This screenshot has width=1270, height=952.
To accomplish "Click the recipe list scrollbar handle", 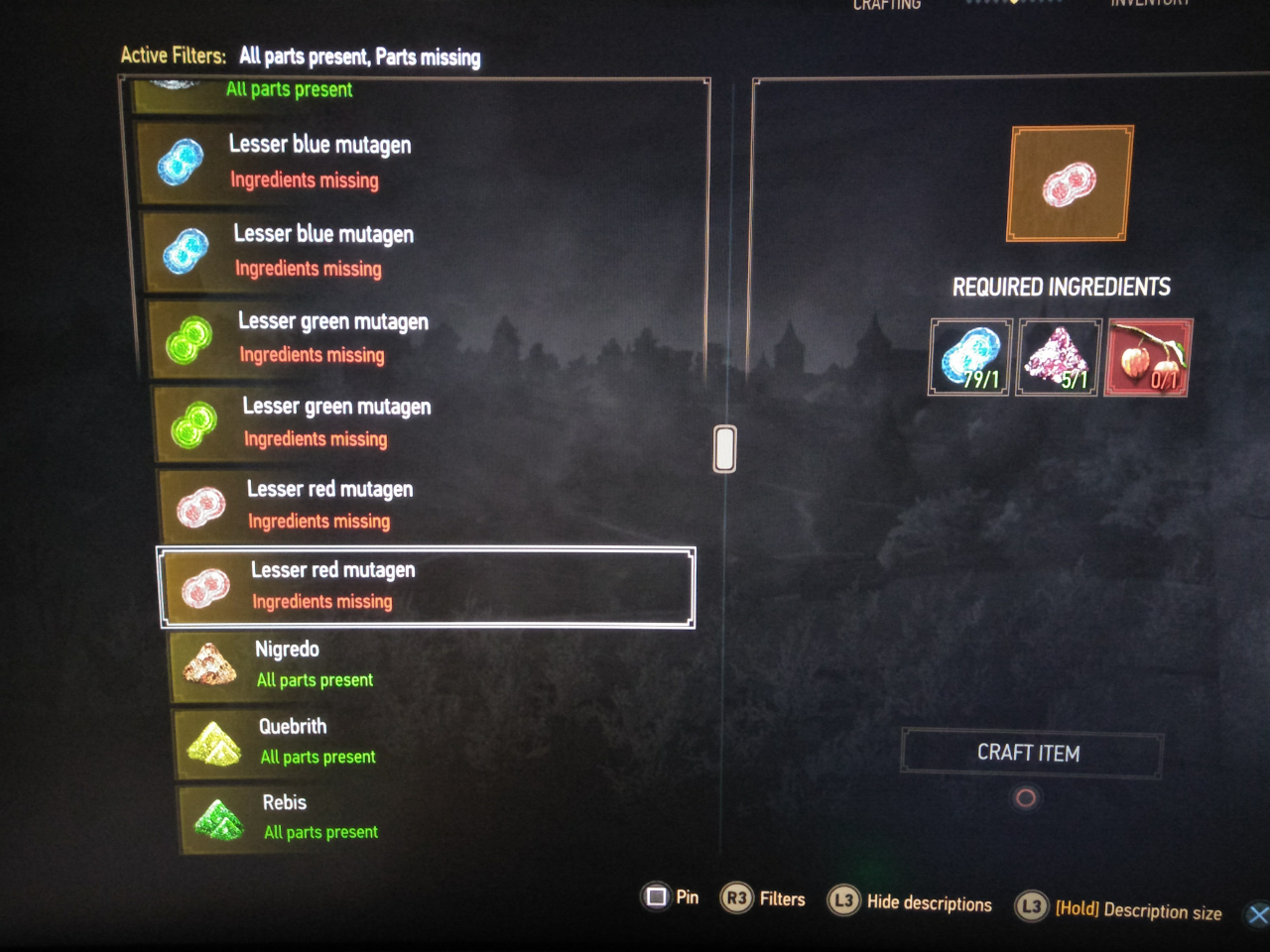I will point(725,449).
